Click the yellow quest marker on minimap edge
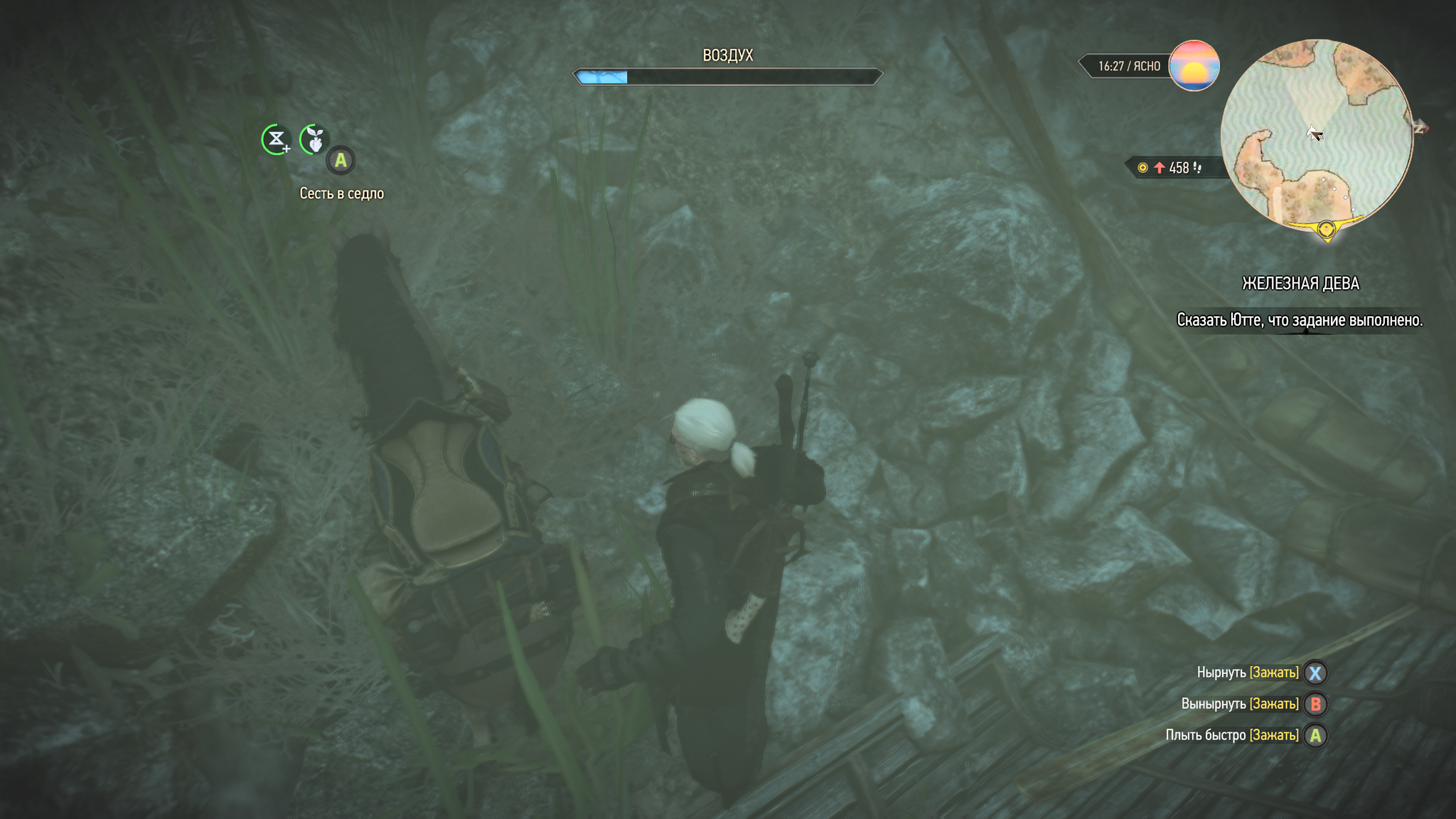The image size is (1456, 819). pyautogui.click(x=1326, y=230)
